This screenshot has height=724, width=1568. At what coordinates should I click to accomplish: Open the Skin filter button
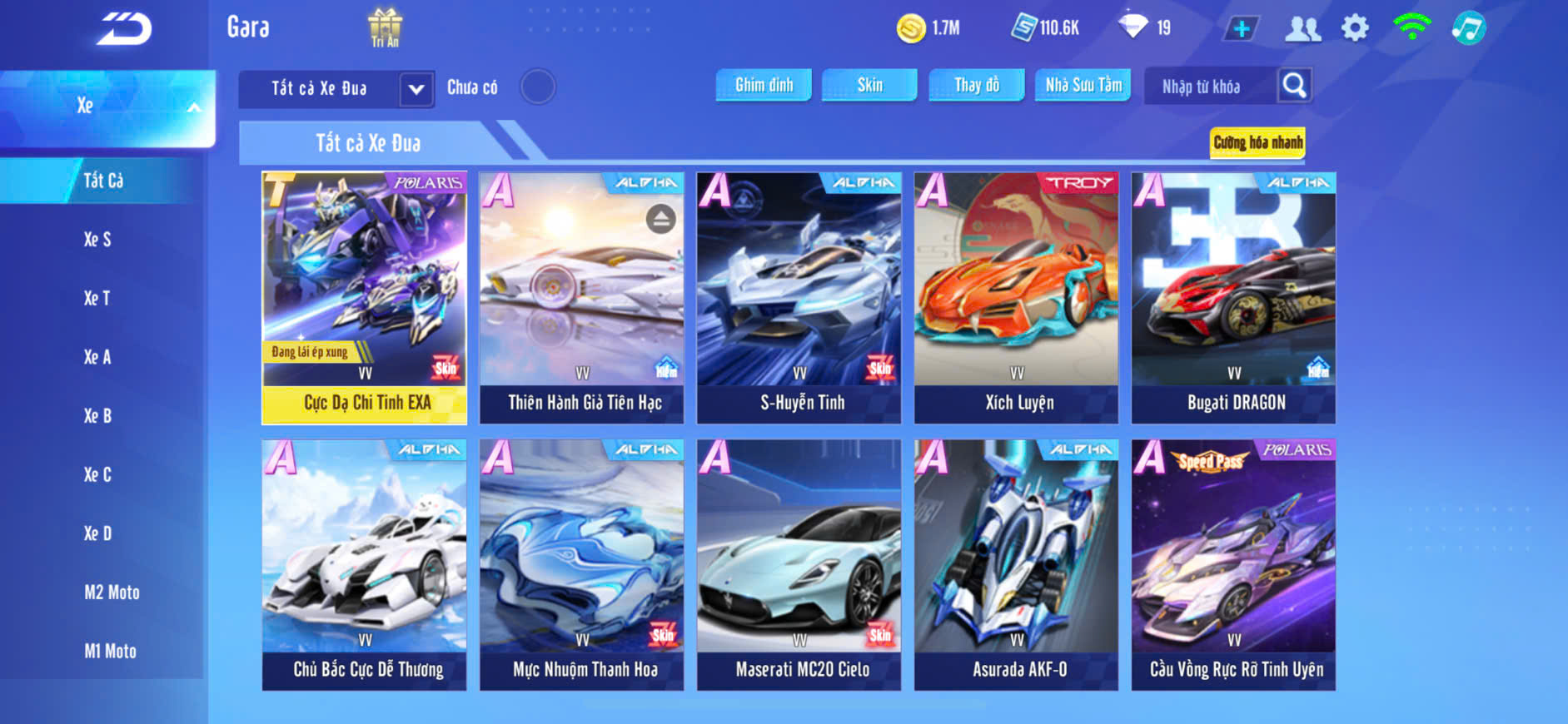pyautogui.click(x=869, y=85)
